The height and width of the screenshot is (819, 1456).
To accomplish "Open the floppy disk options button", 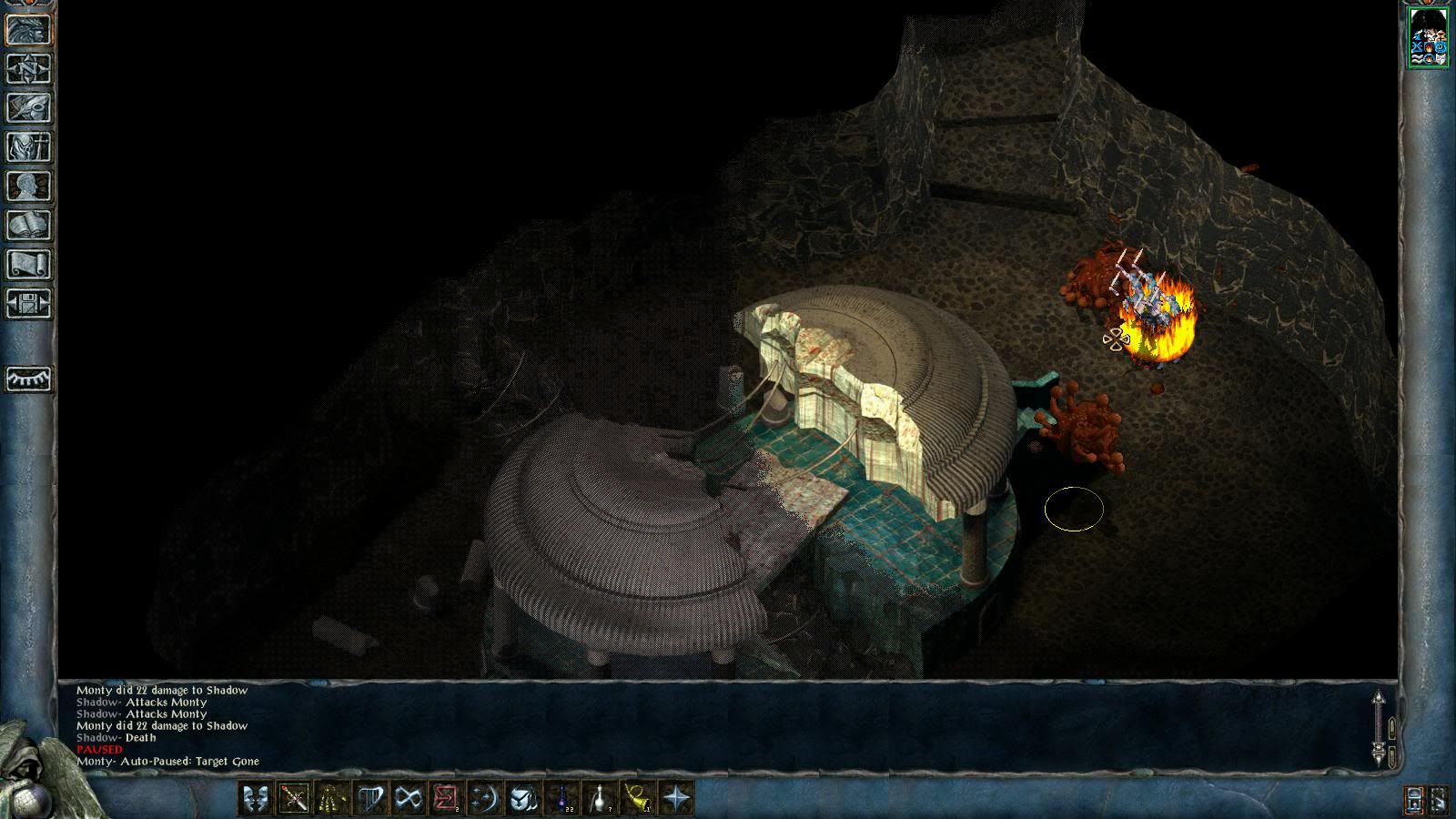I will (29, 304).
